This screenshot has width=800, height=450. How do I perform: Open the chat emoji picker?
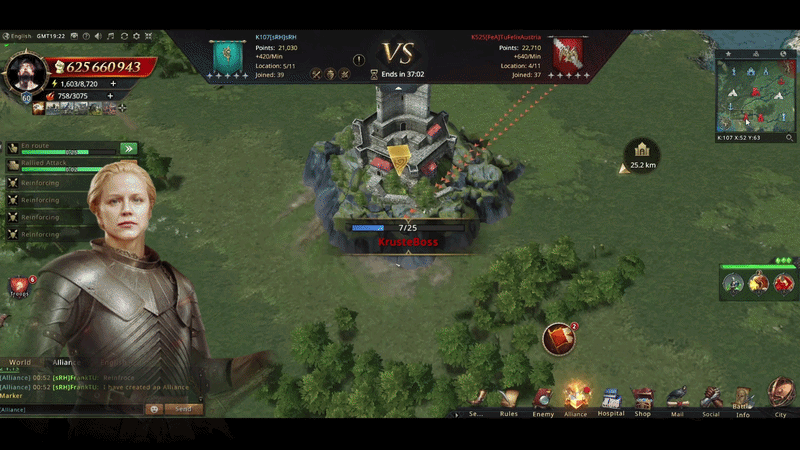coord(154,409)
